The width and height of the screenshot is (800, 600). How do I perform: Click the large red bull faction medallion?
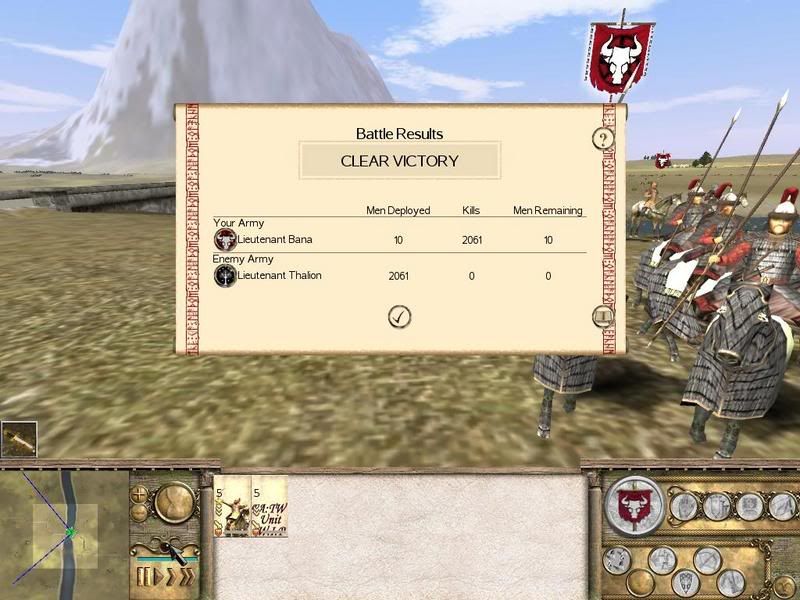633,505
